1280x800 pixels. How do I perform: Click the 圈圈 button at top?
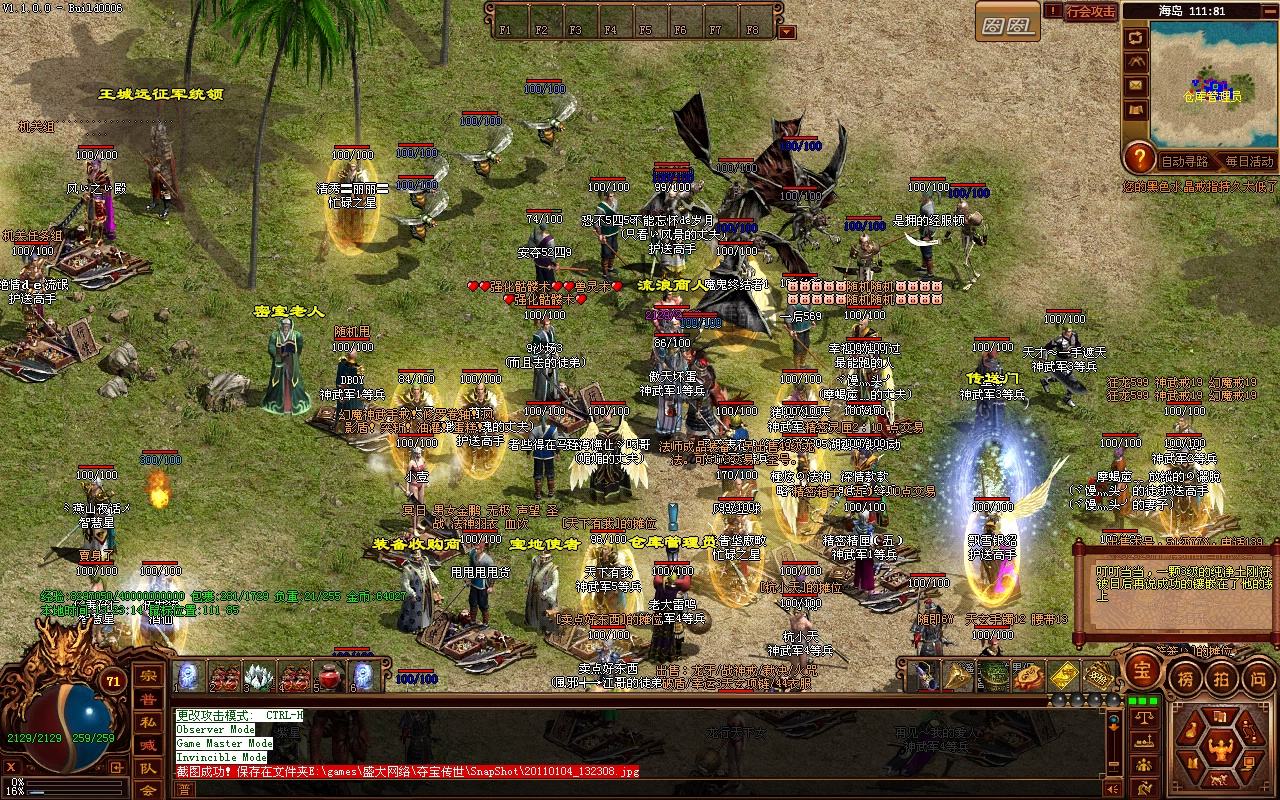pyautogui.click(x=1005, y=23)
